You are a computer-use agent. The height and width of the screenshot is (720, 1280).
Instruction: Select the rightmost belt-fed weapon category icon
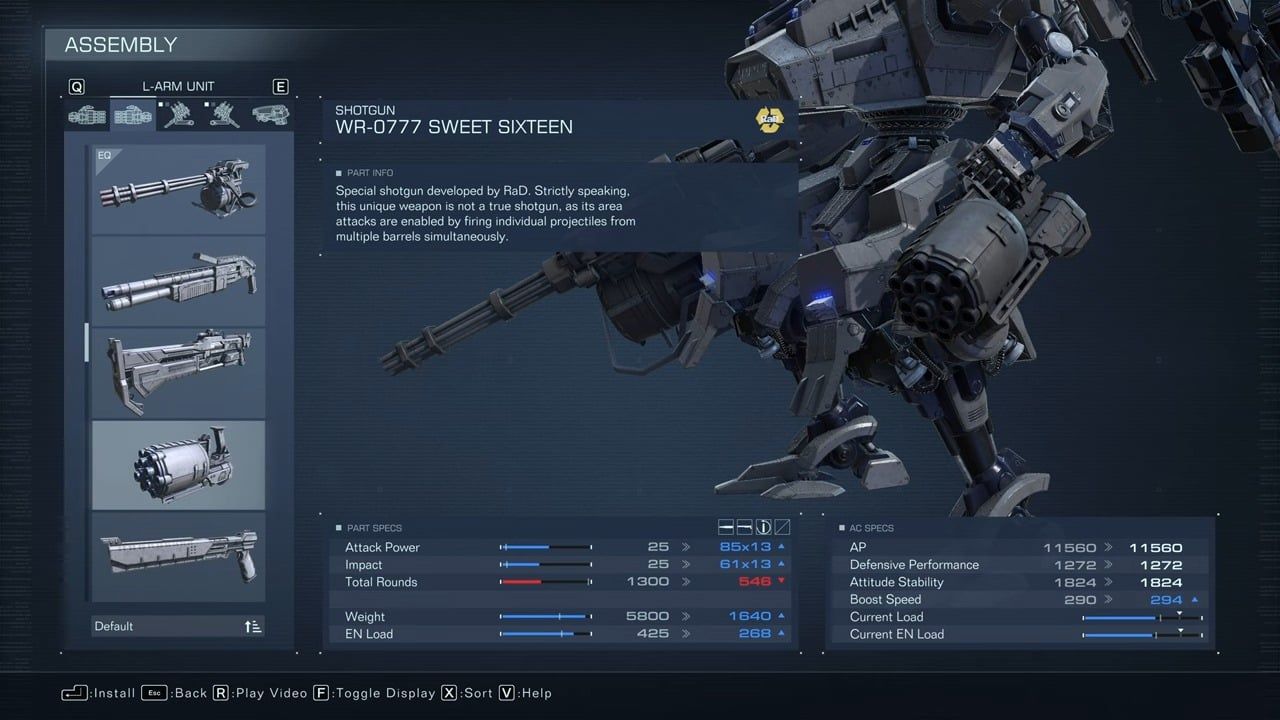(x=270, y=114)
